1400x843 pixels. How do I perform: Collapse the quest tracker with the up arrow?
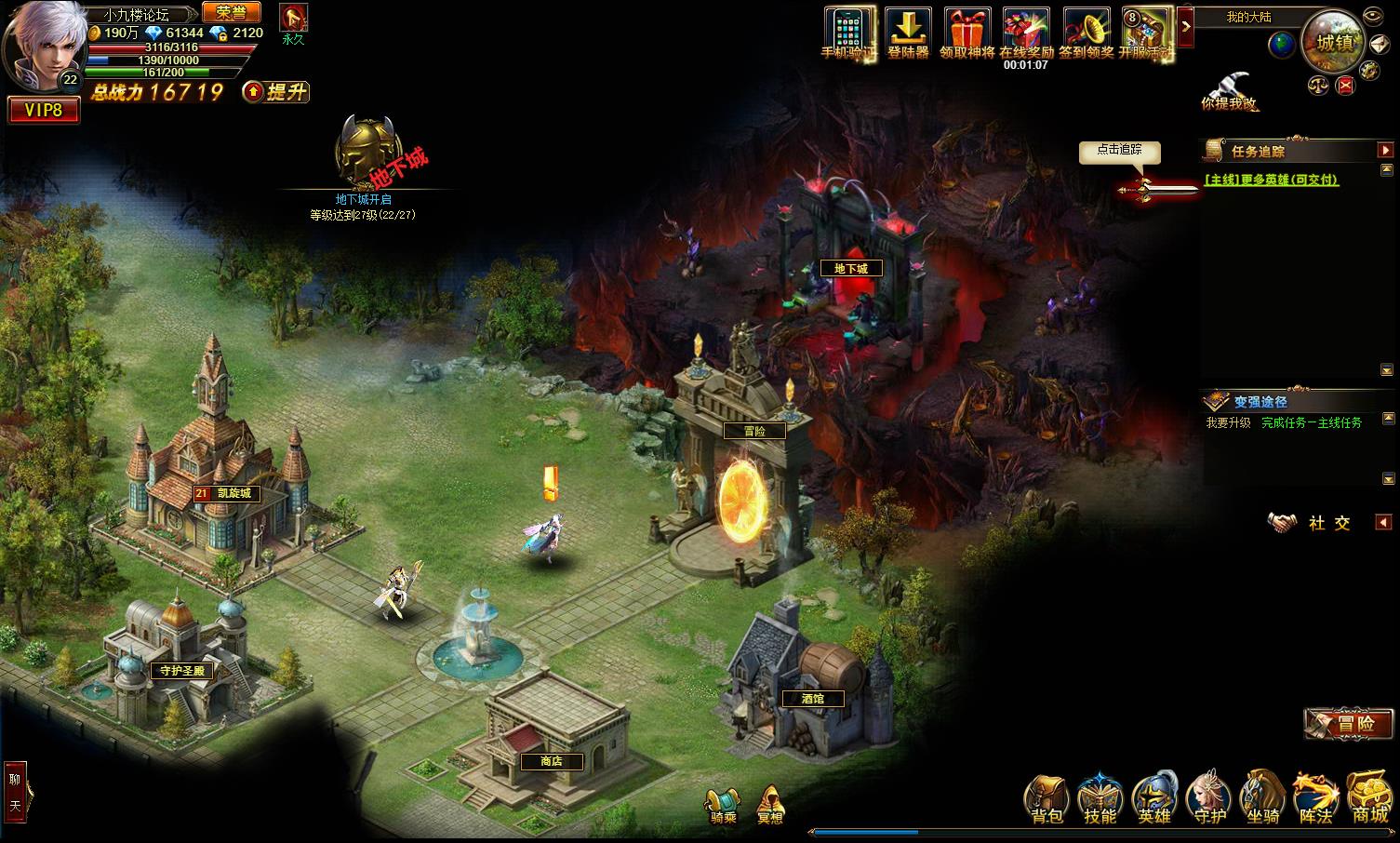click(x=1386, y=168)
